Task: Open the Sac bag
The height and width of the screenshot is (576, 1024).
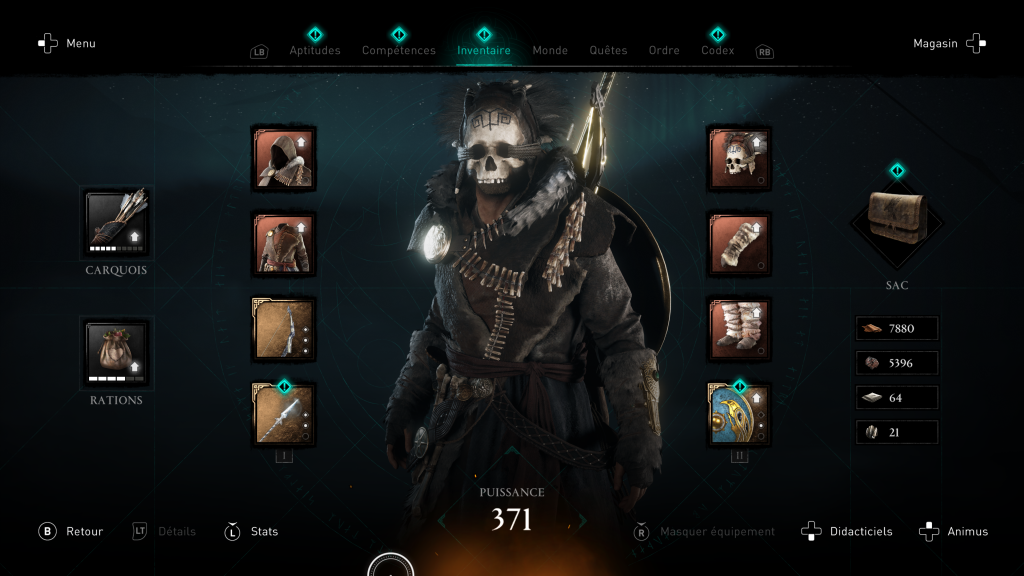Action: tap(897, 220)
